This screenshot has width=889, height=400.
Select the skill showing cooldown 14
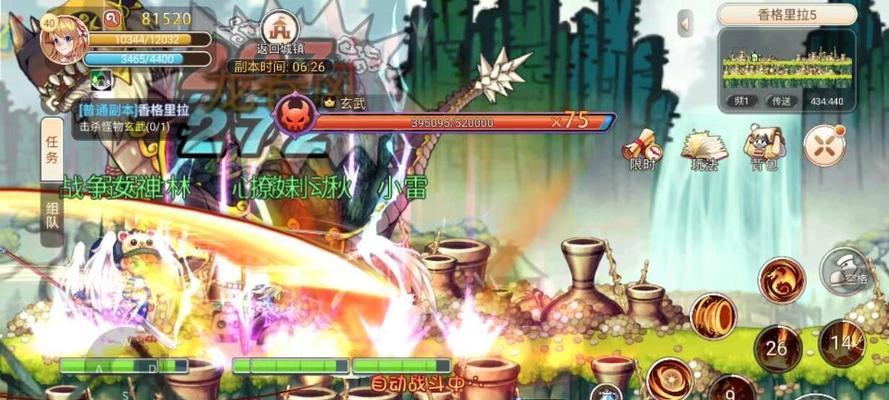tap(842, 343)
